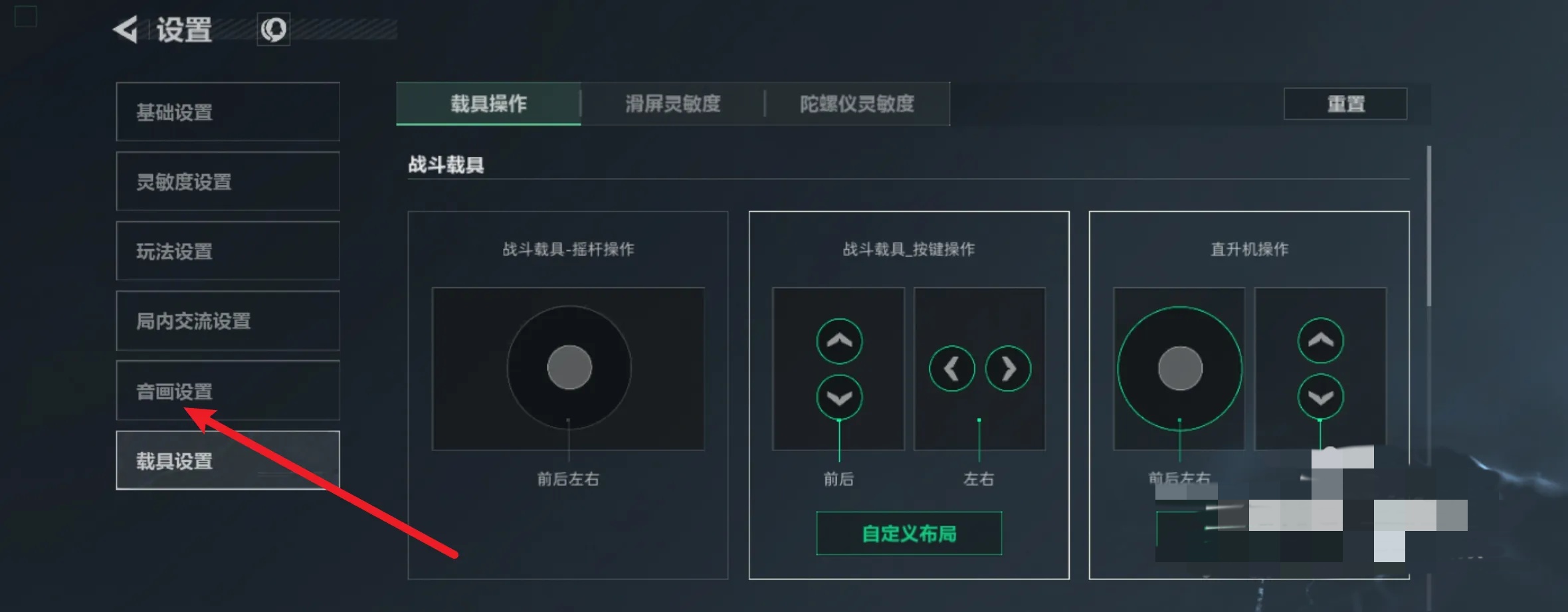
Task: Switch to the 陀螺仪灵敏度 tab
Action: click(x=857, y=104)
